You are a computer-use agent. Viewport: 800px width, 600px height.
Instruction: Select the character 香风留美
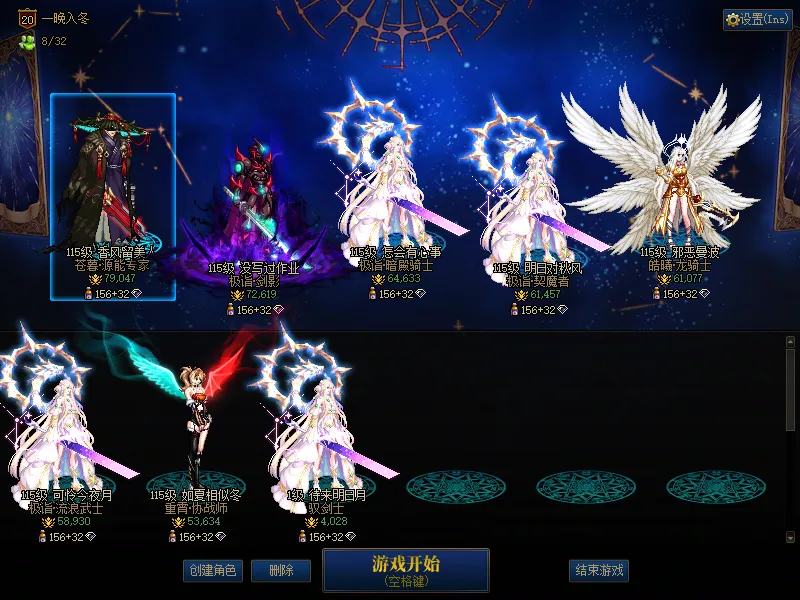tap(112, 195)
